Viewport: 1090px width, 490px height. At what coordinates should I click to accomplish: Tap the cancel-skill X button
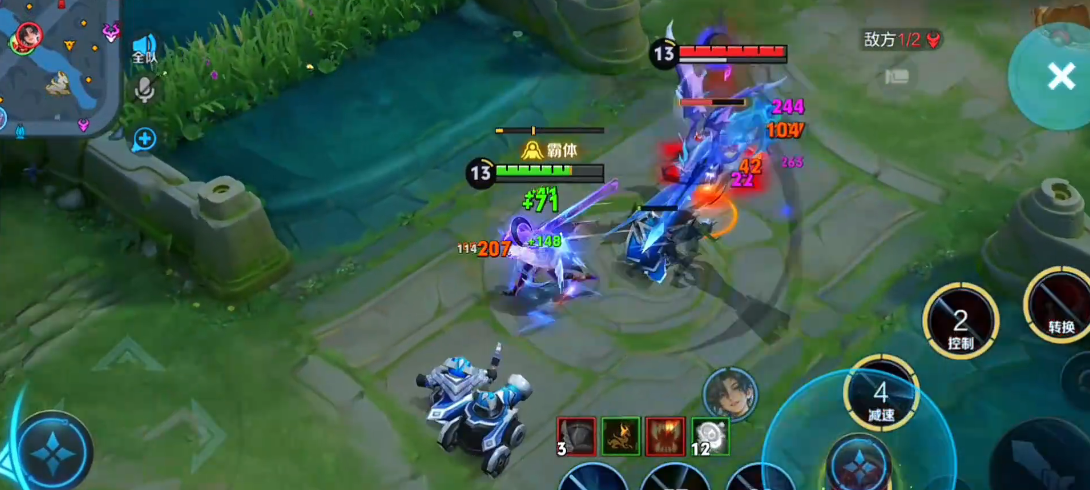pyautogui.click(x=1060, y=76)
